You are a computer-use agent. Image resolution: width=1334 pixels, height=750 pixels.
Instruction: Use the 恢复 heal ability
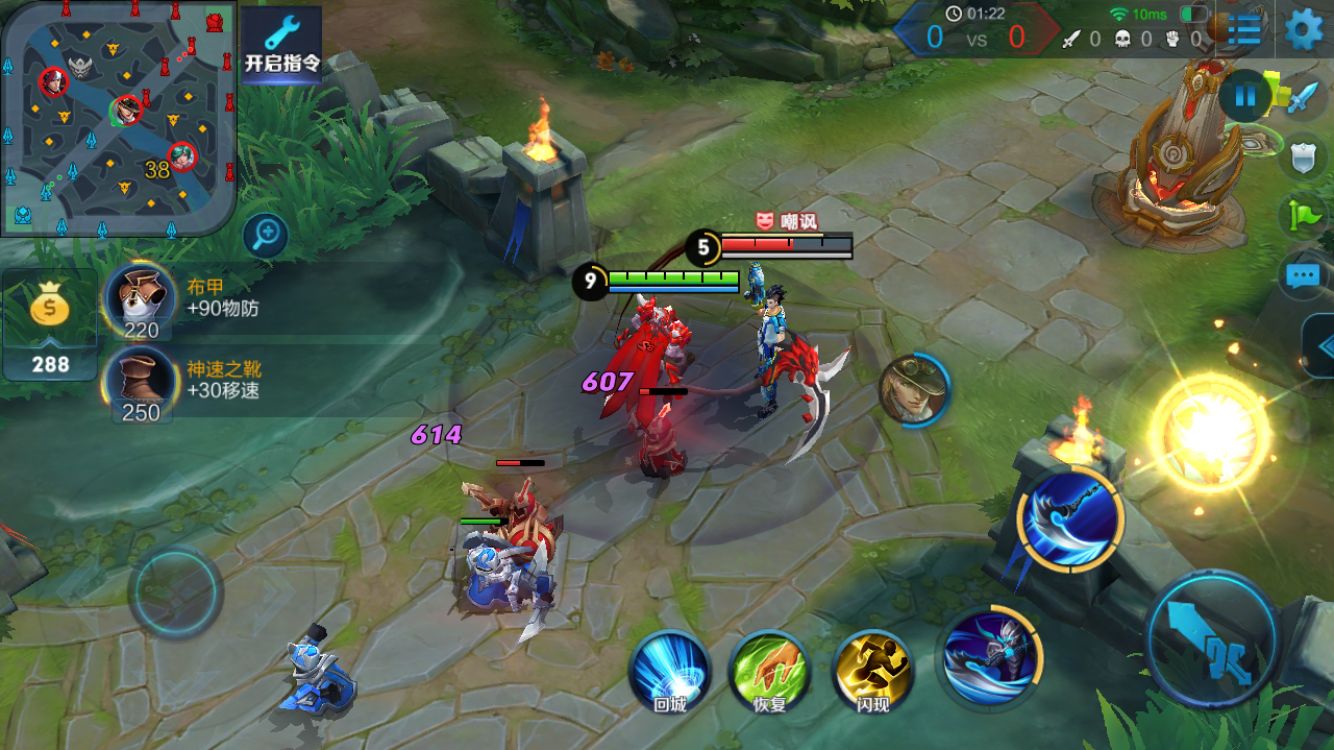click(769, 670)
